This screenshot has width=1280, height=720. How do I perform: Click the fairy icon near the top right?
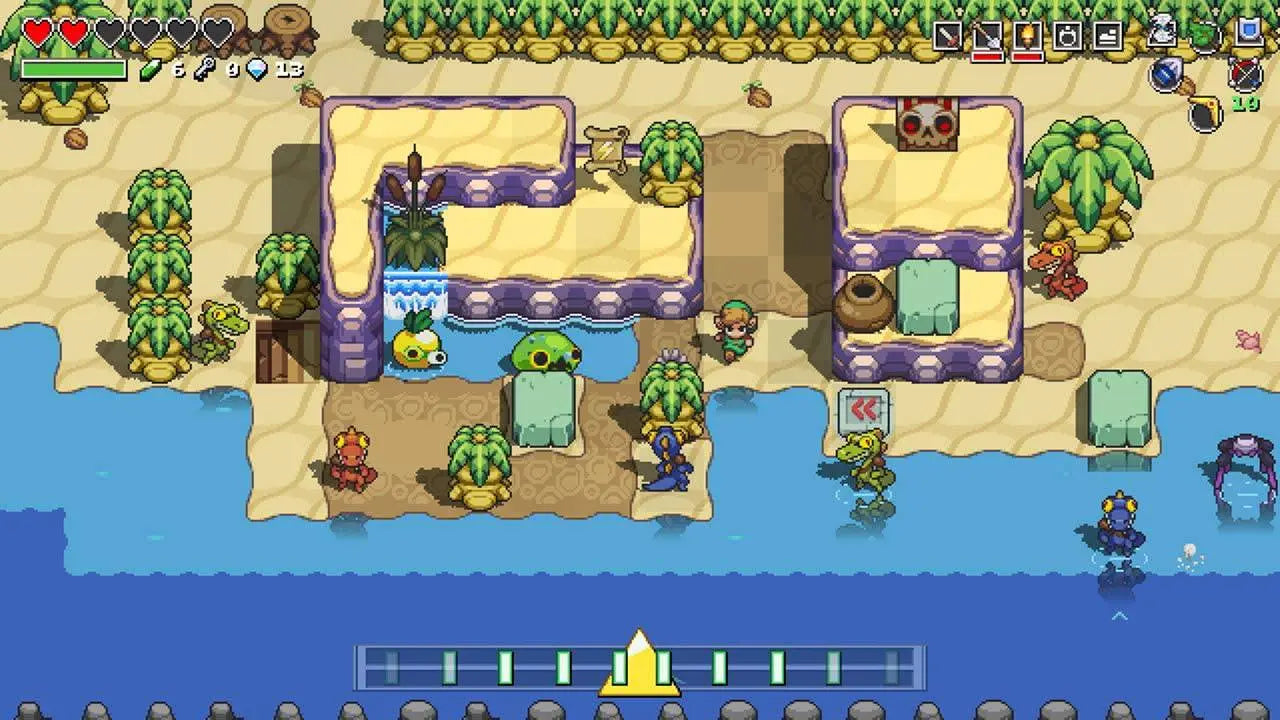1162,31
